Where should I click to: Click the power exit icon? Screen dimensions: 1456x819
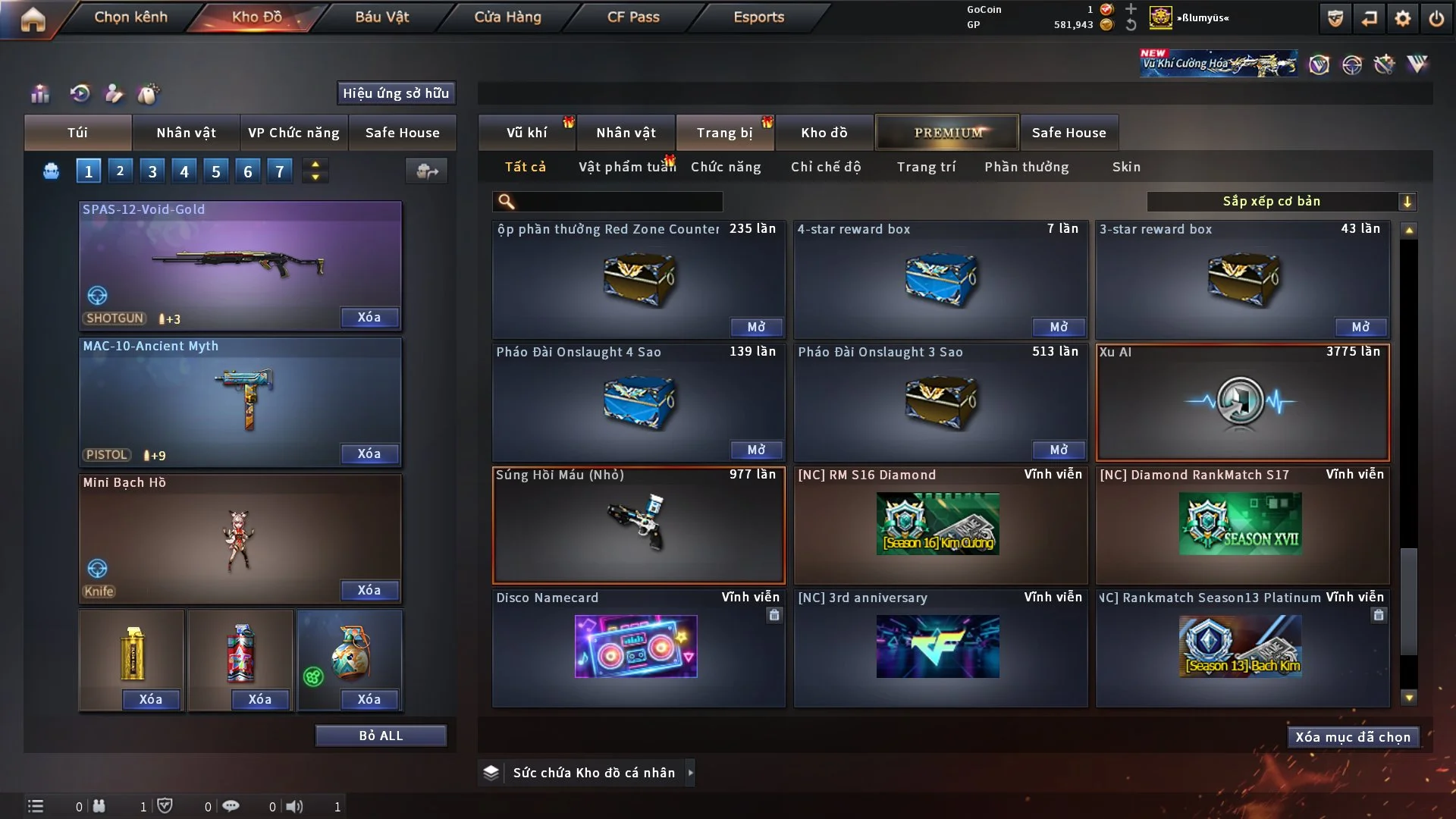(1436, 18)
